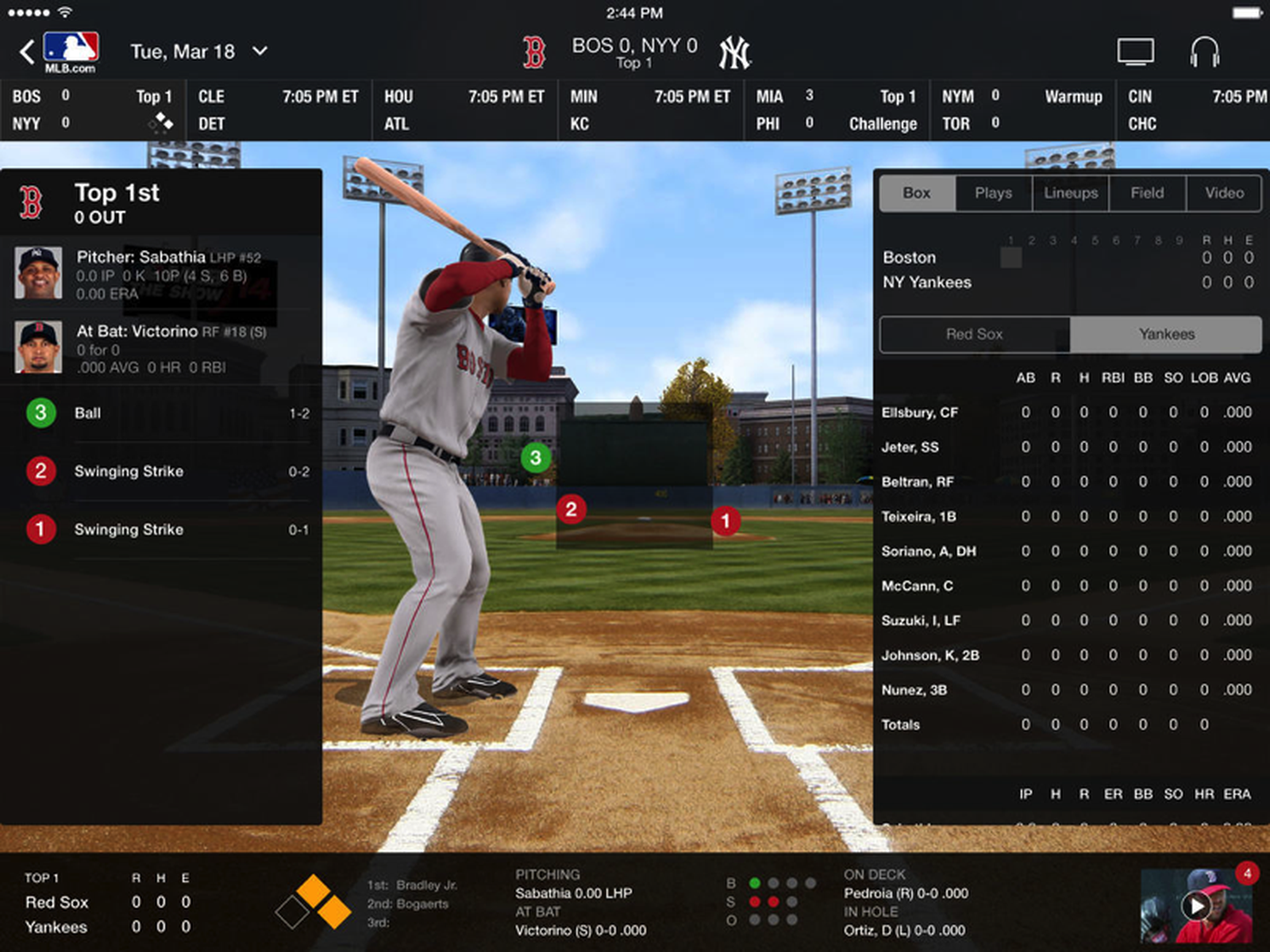
Task: Tap Ellsbury, CF in the box score
Action: (921, 413)
